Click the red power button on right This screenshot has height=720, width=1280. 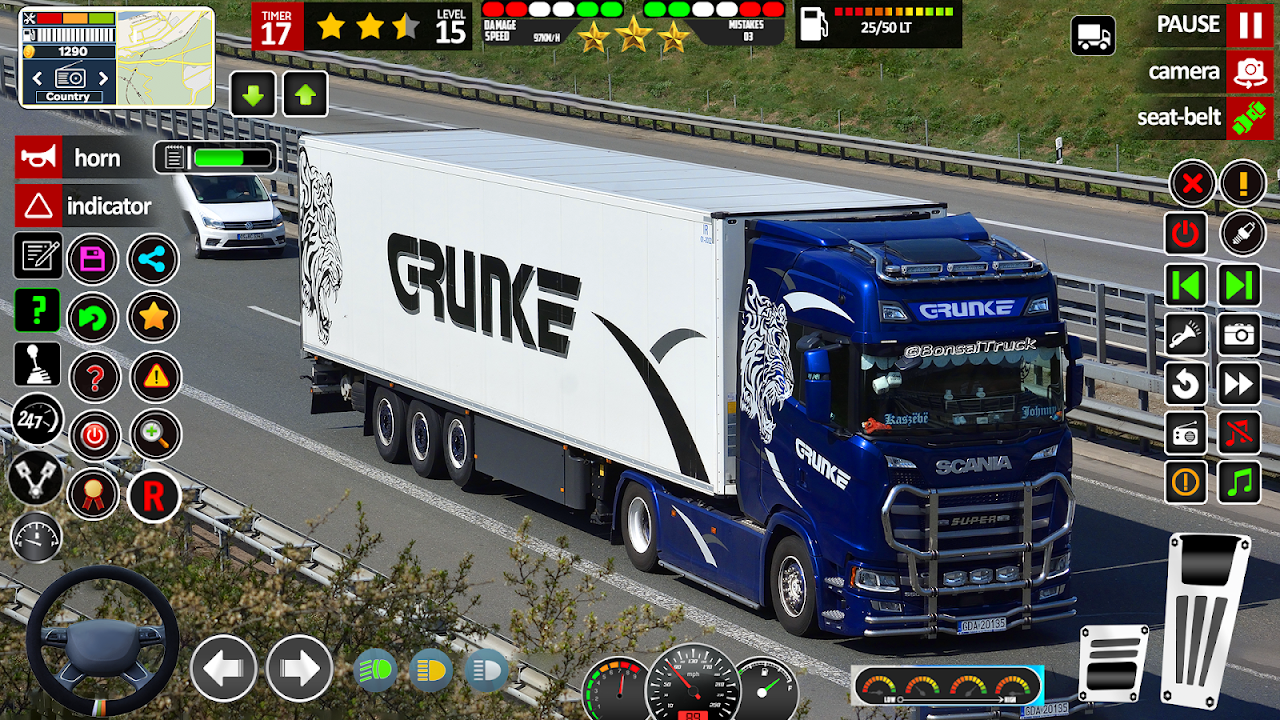1186,234
